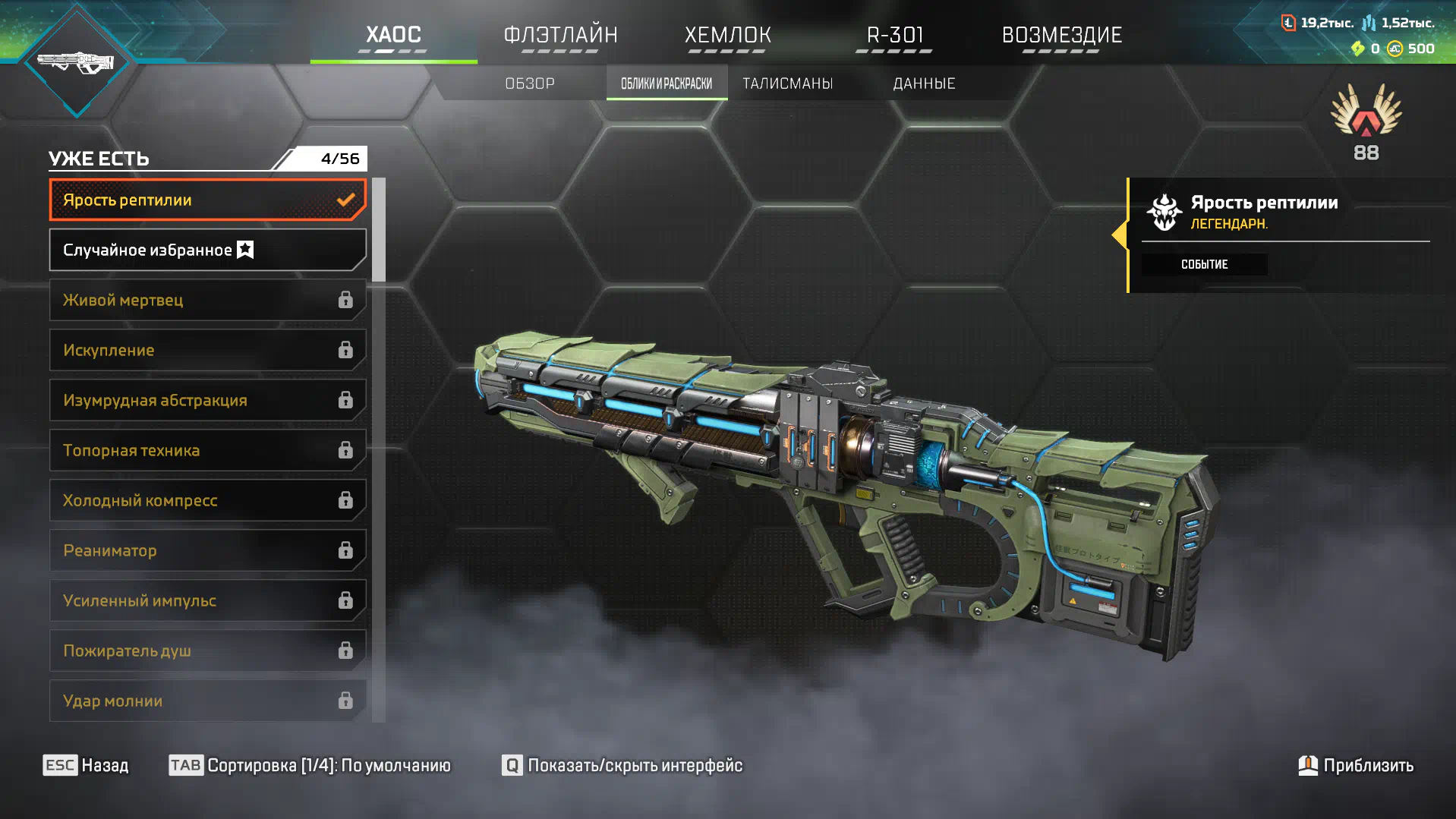Switch to the ТАЛИСМАНЫ sub-tab

pyautogui.click(x=787, y=83)
